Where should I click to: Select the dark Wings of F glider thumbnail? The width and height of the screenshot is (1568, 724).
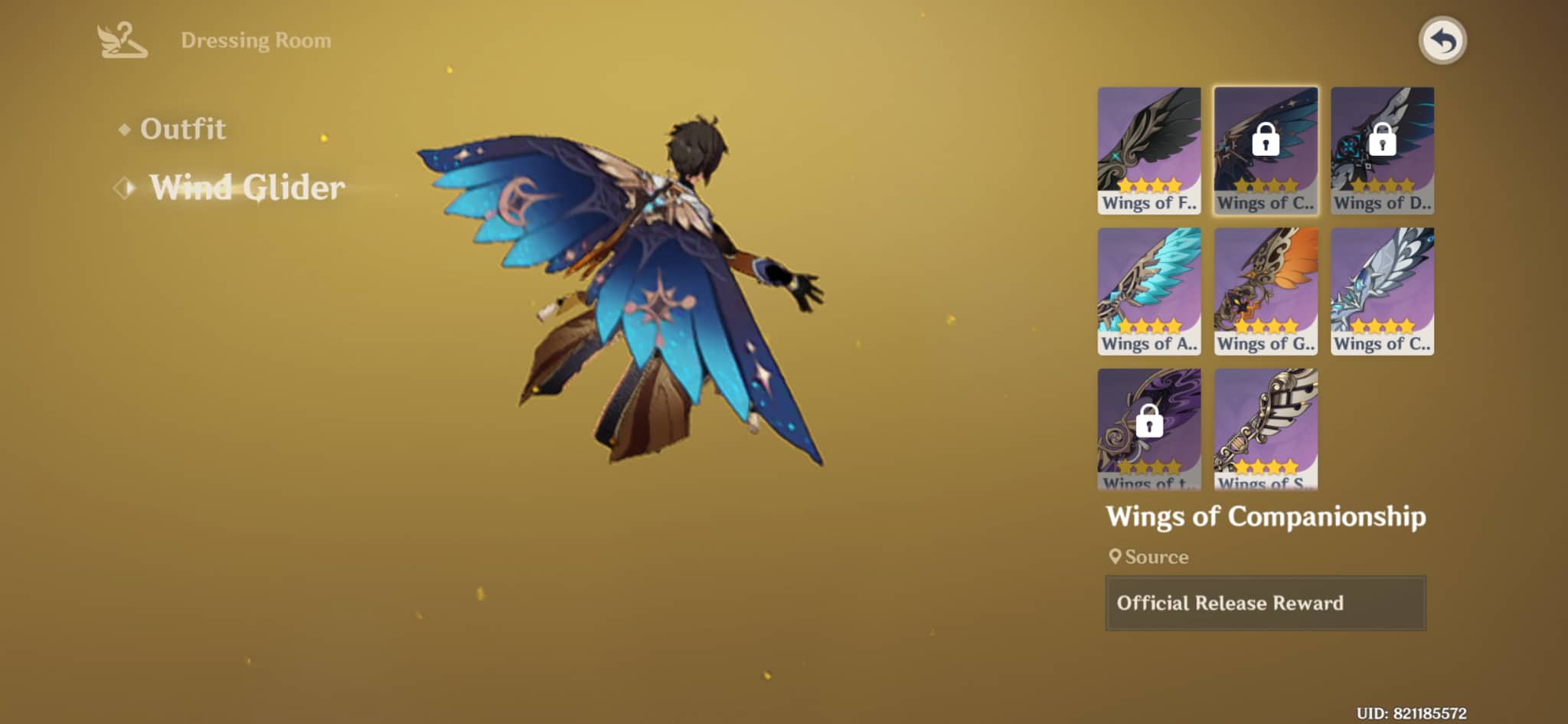pyautogui.click(x=1149, y=149)
